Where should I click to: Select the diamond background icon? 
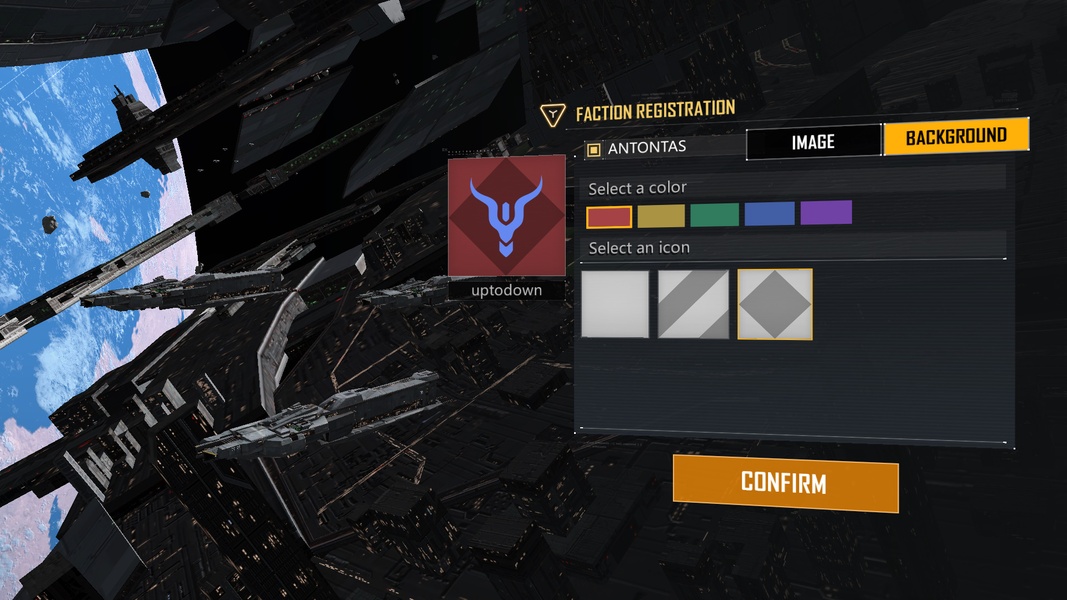coord(775,304)
